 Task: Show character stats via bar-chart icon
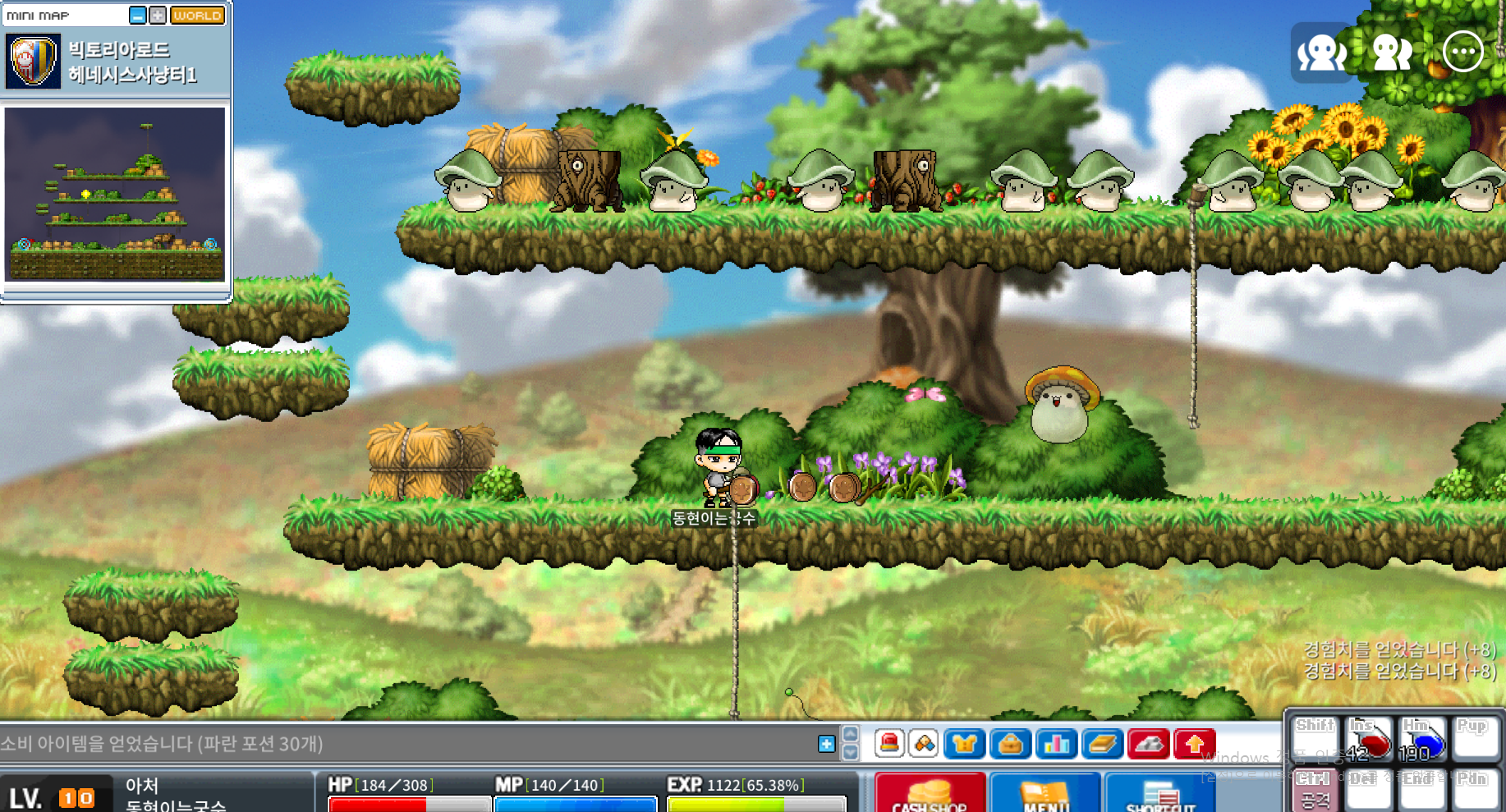[x=1057, y=744]
